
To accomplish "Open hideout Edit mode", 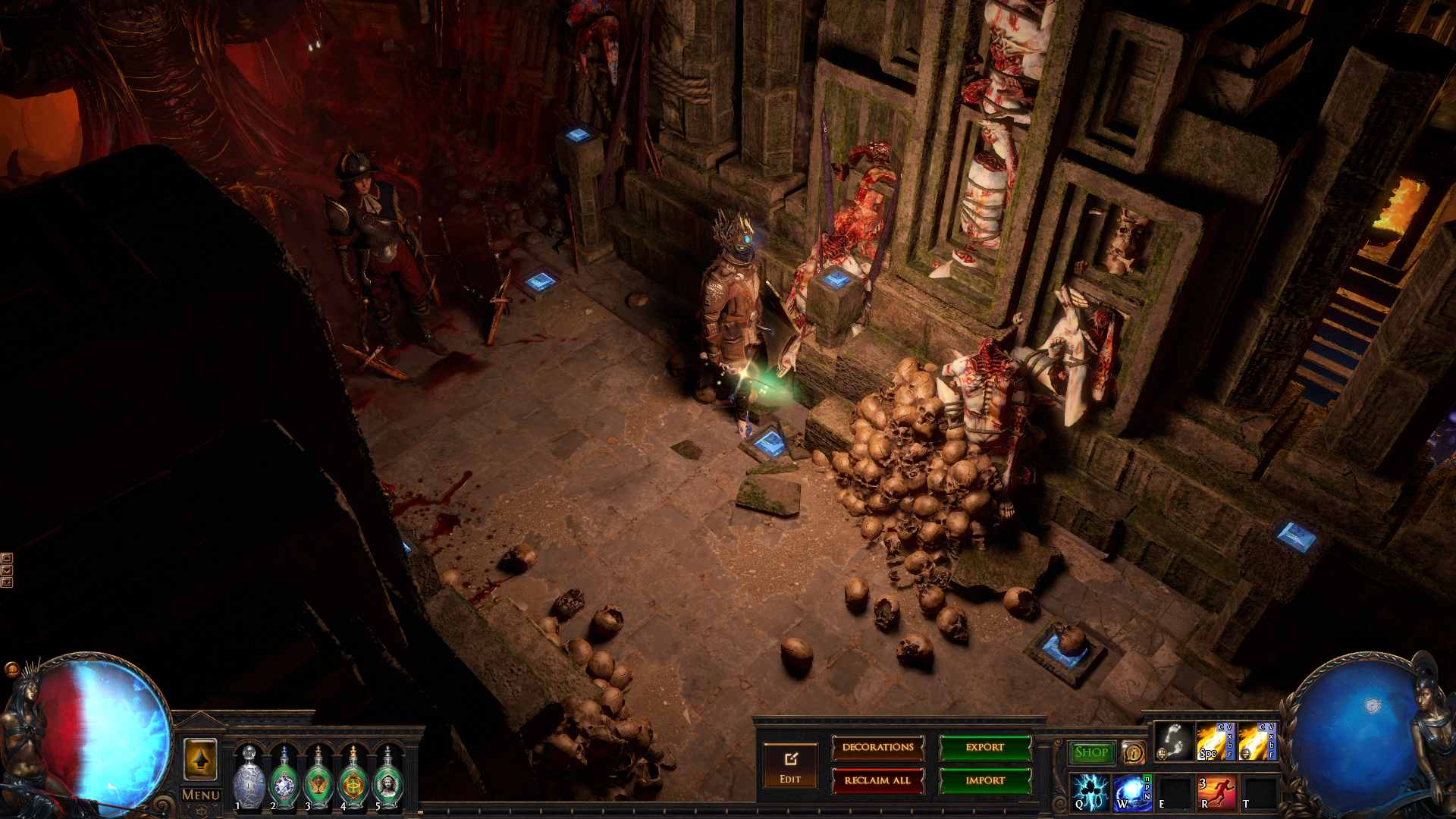I will point(790,764).
